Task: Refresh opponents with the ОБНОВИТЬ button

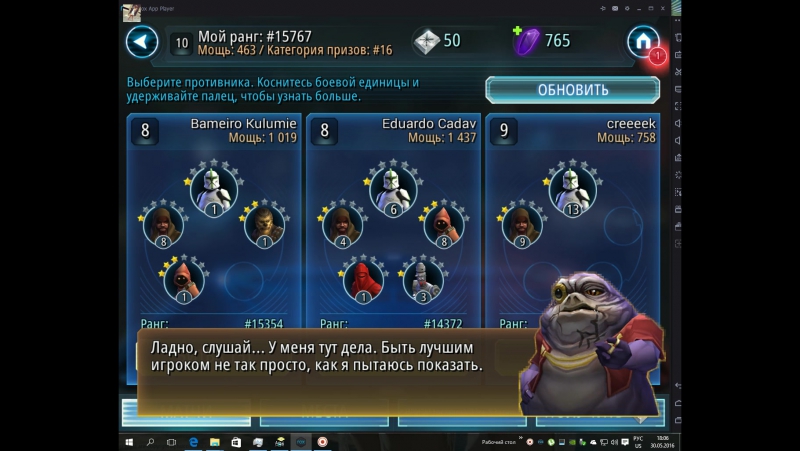Action: click(x=572, y=89)
